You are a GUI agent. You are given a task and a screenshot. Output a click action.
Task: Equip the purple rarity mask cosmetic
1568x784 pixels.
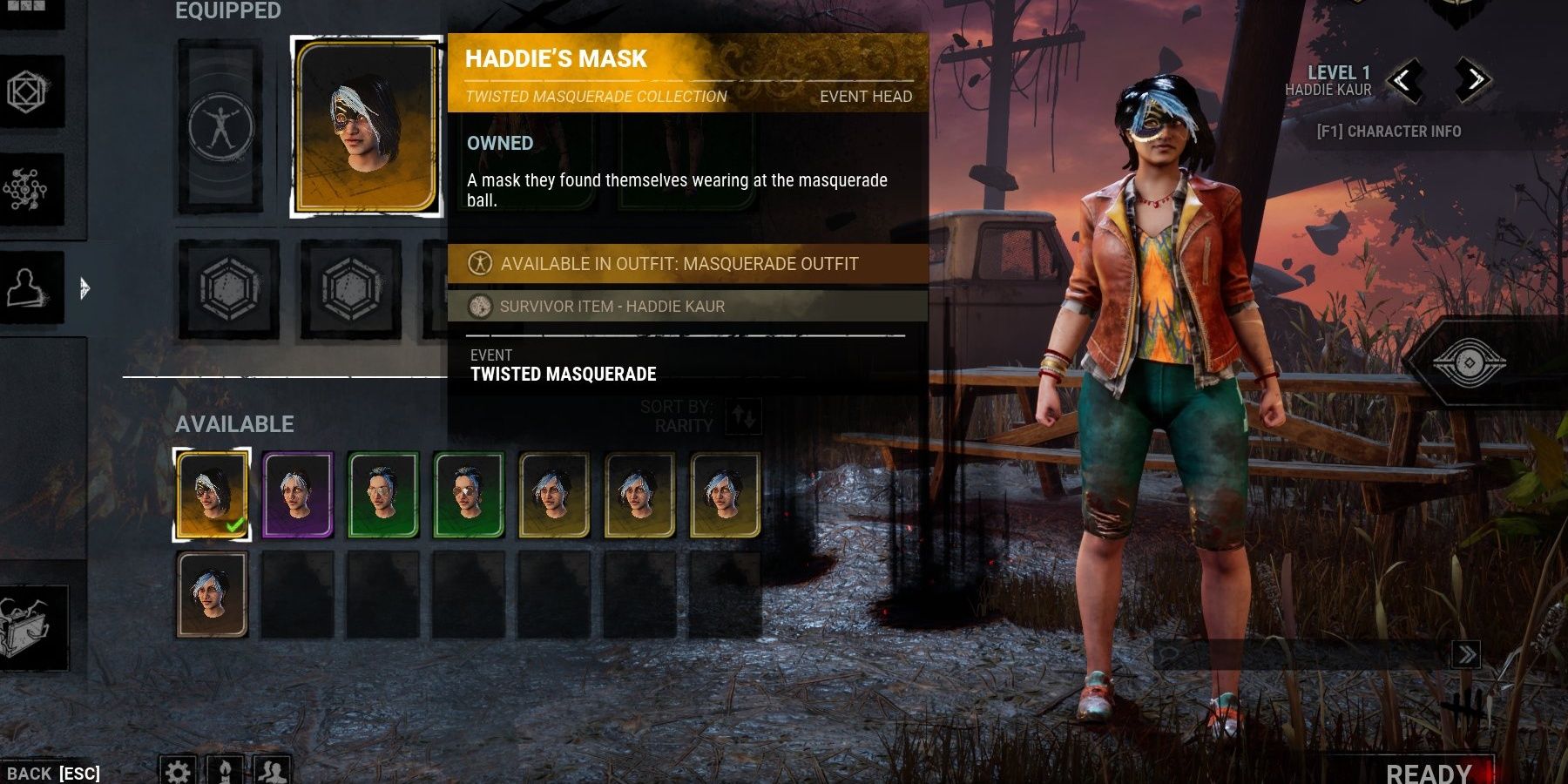(296, 493)
